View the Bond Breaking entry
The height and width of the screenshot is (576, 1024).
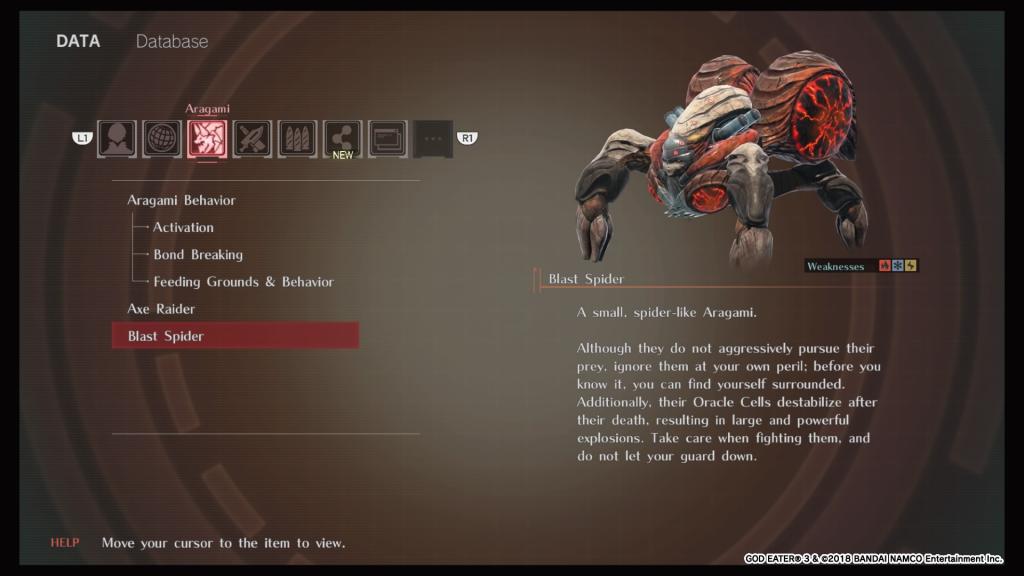click(x=198, y=254)
